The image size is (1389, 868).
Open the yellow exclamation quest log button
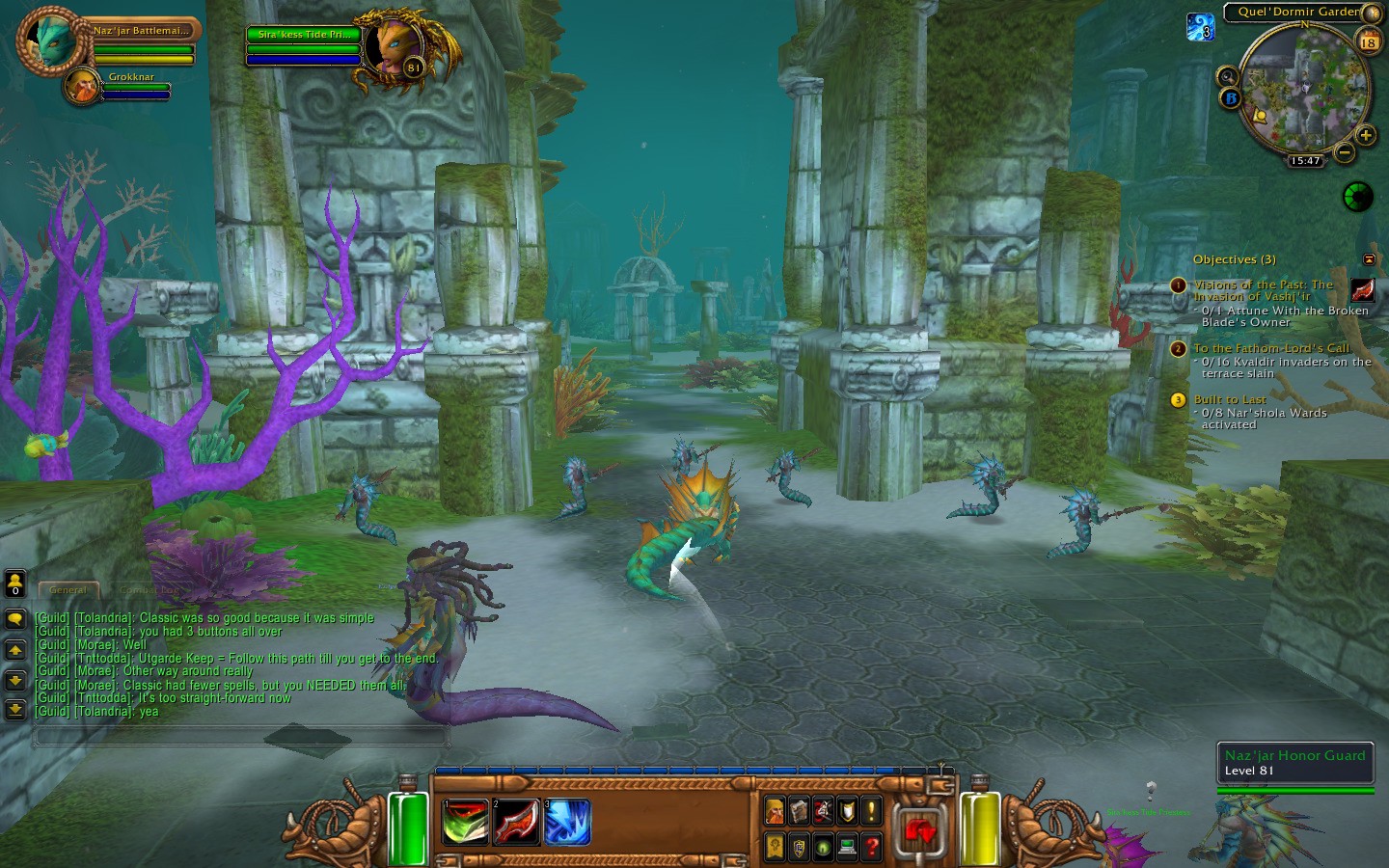pos(871,811)
